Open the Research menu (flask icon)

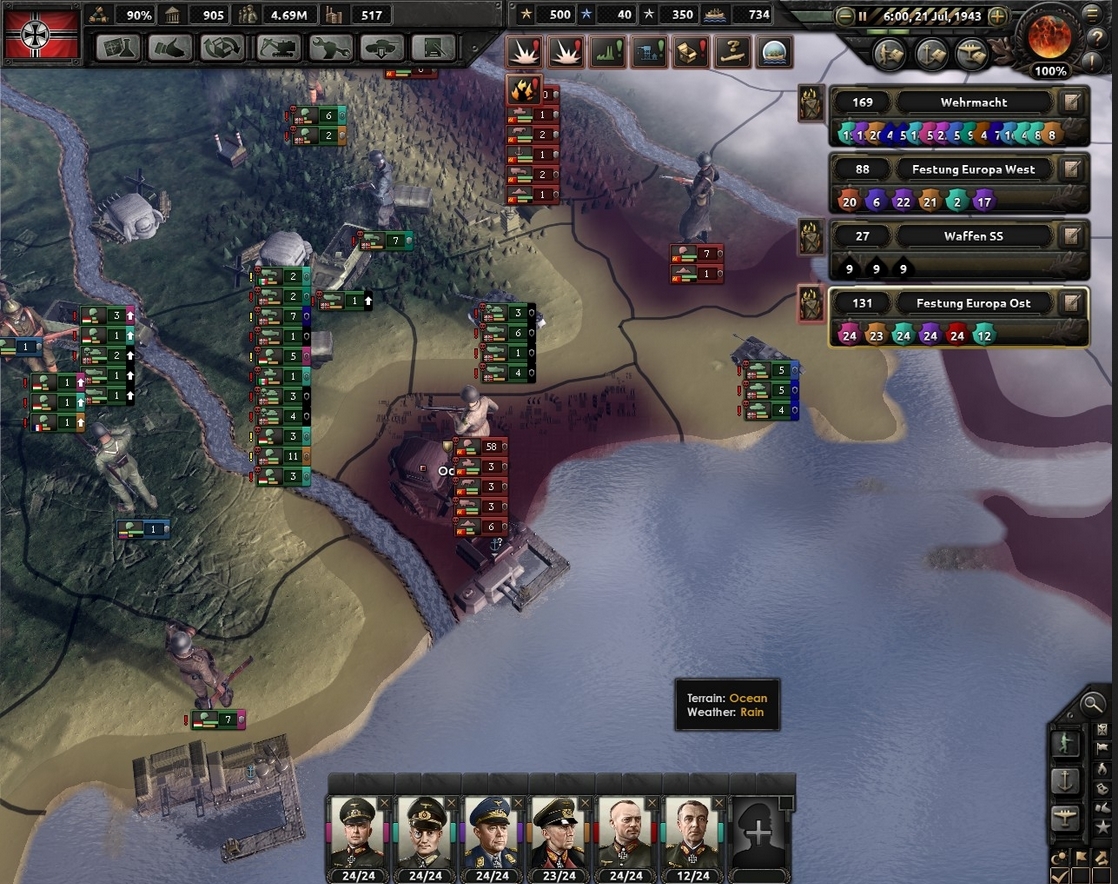(x=119, y=47)
